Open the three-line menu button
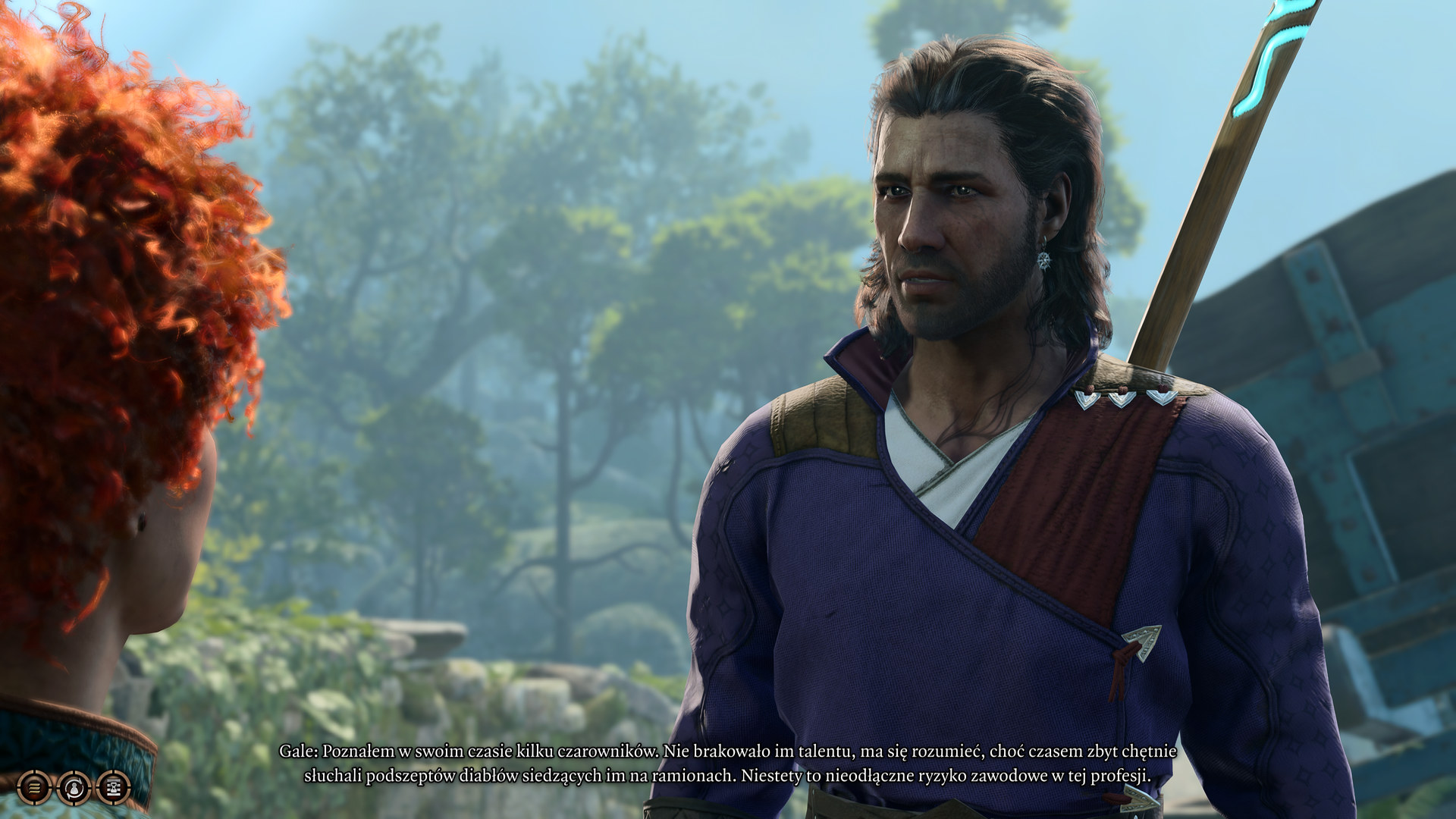1456x819 pixels. [x=34, y=787]
